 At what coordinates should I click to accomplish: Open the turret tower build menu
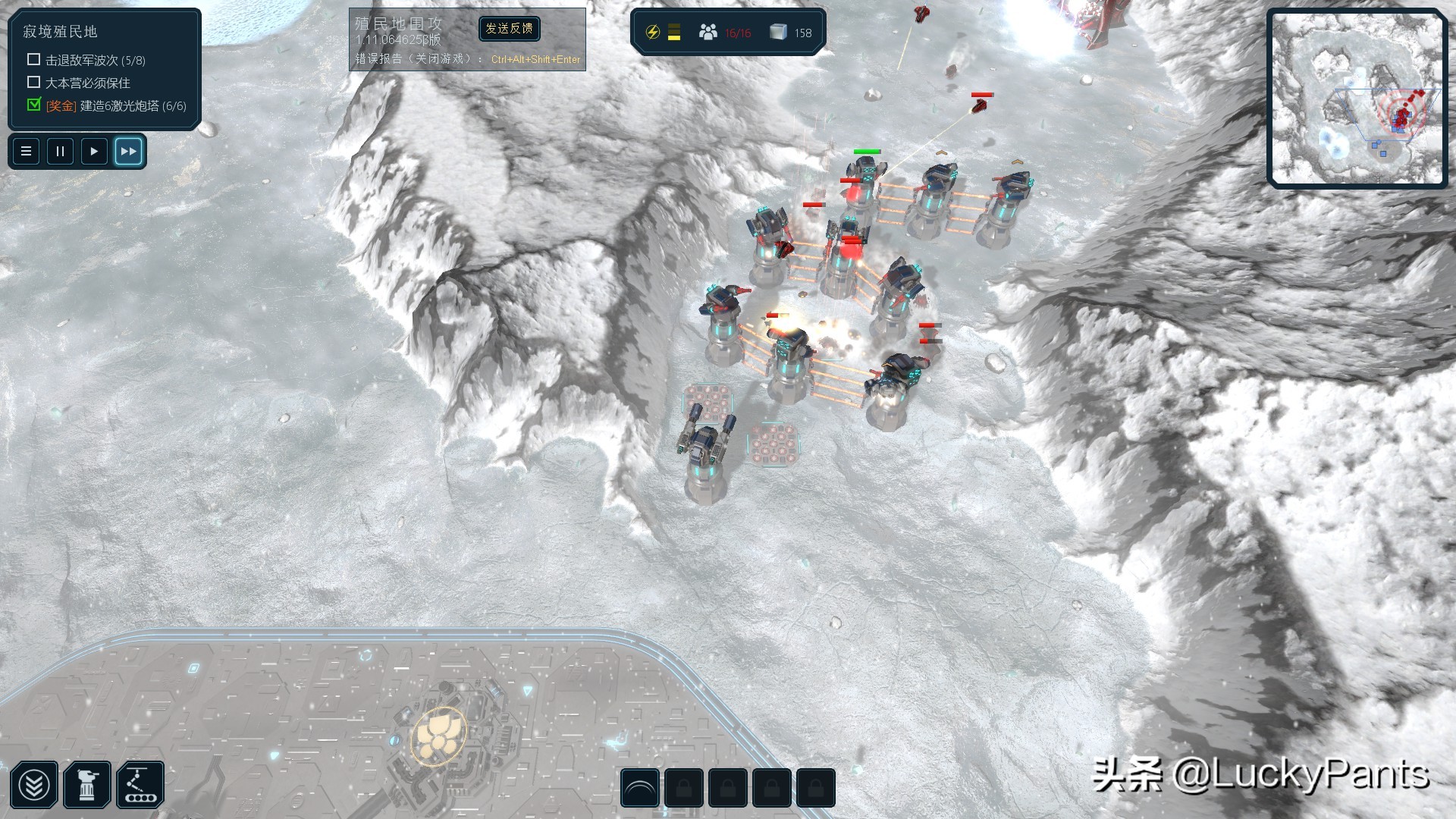click(x=88, y=786)
